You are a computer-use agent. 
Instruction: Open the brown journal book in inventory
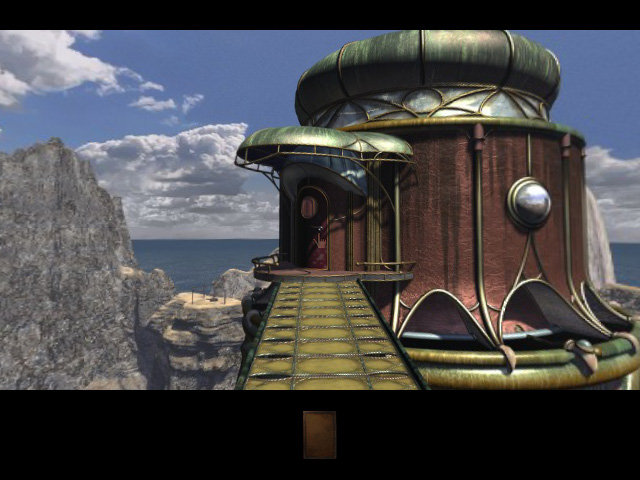click(320, 435)
